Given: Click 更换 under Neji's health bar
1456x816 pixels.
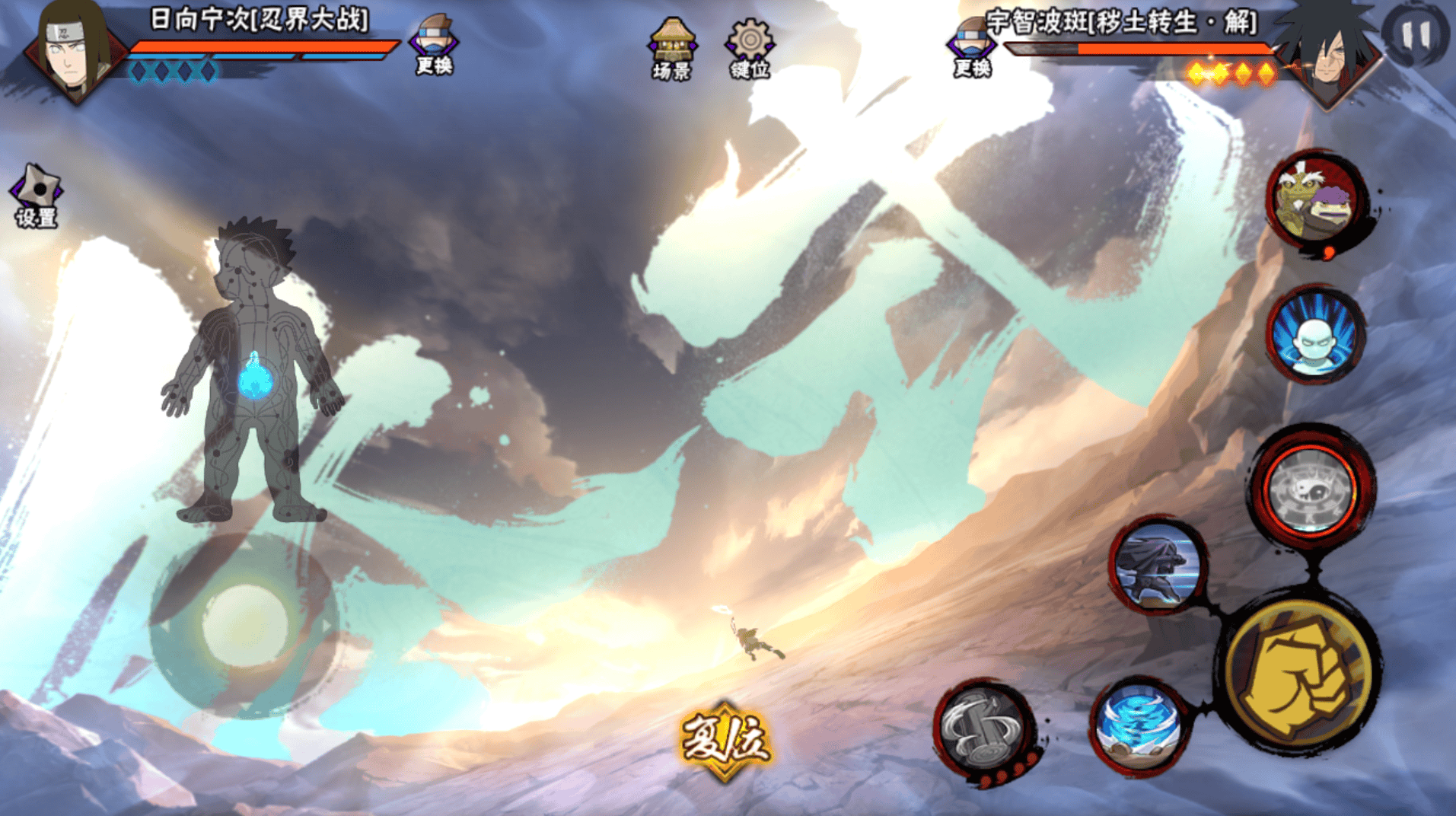Looking at the screenshot, I should pyautogui.click(x=434, y=44).
